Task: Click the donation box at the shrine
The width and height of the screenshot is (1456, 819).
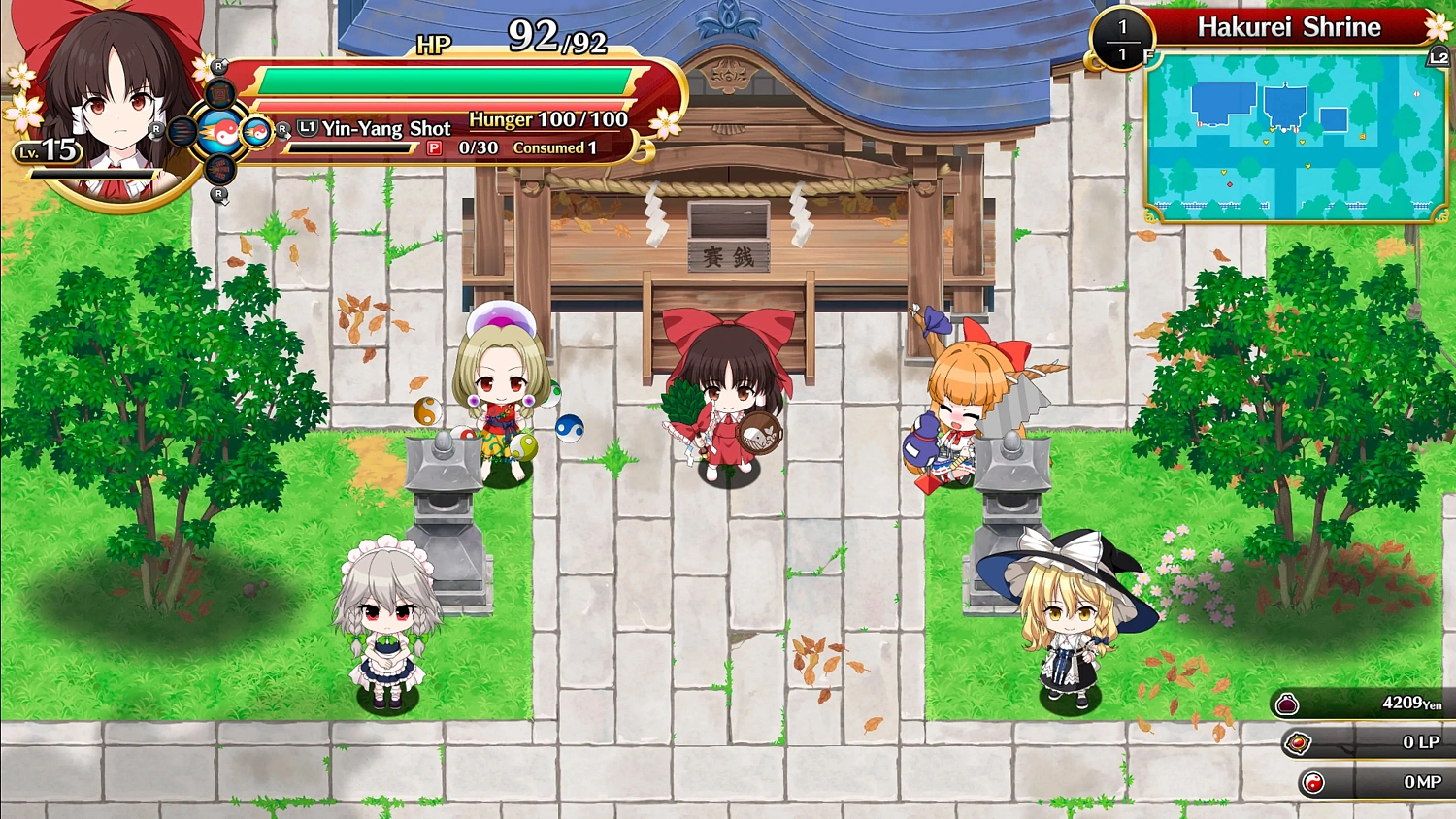Action: tap(730, 234)
